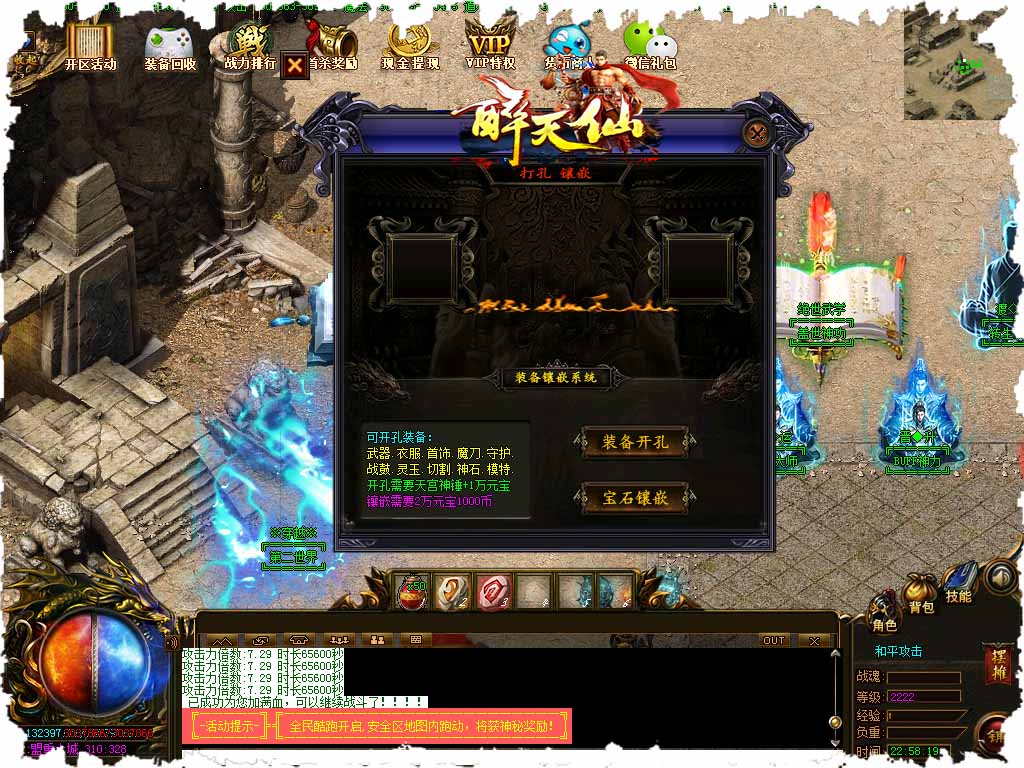The width and height of the screenshot is (1024, 768).
Task: Open the VIP特权 privileges menu
Action: click(490, 46)
